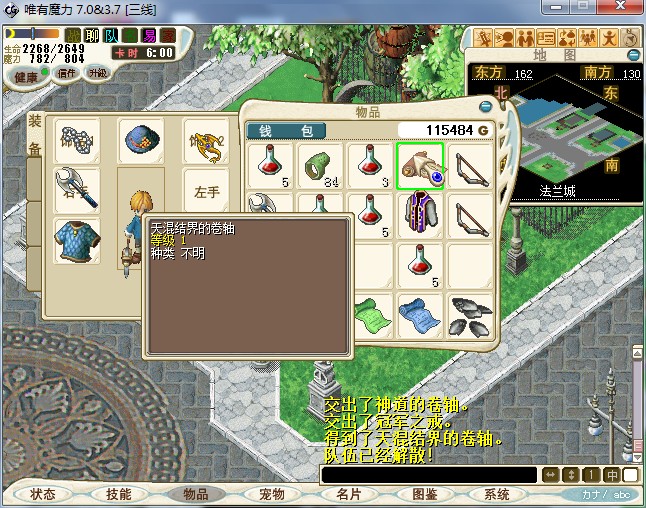Open the 状态 status tab
This screenshot has height=508, width=646.
pos(42,494)
